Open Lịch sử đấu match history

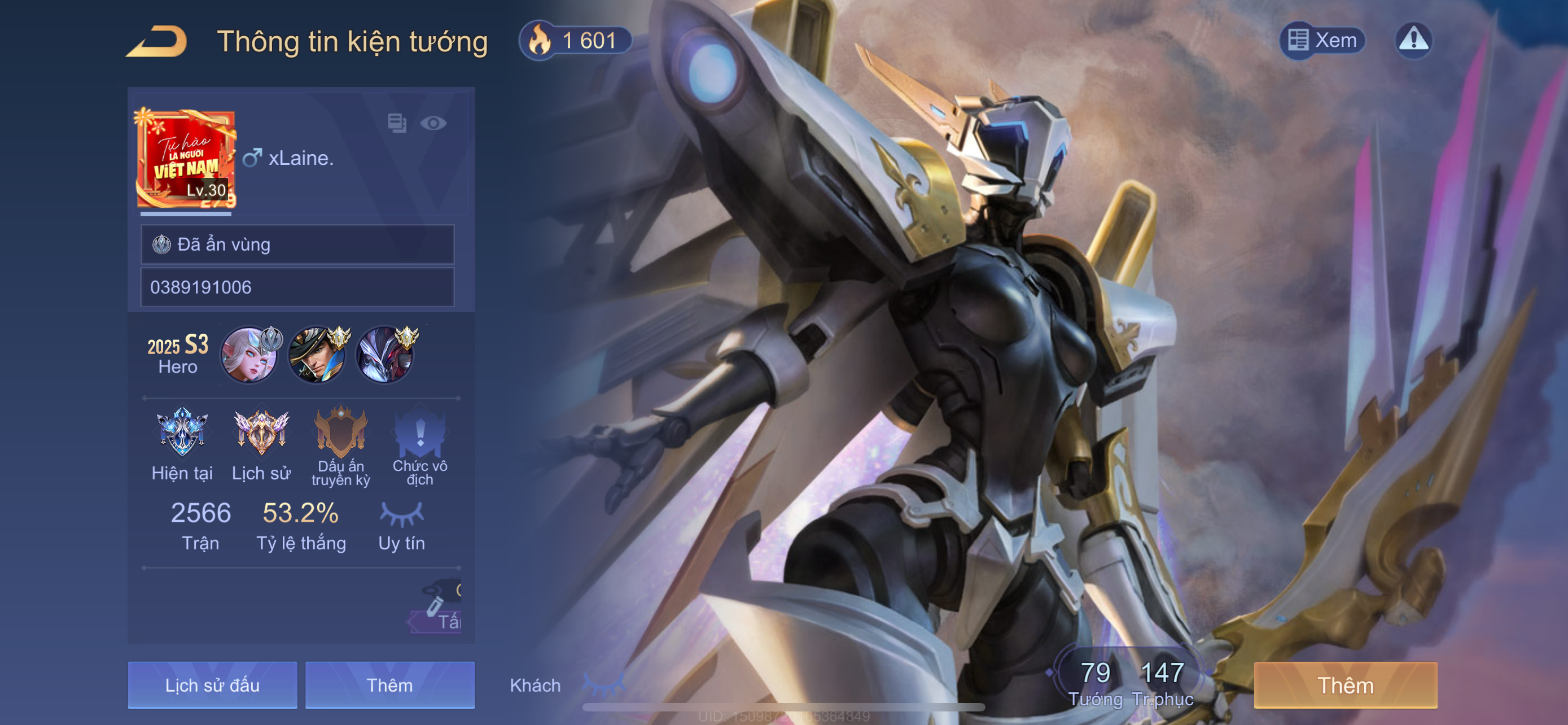click(x=212, y=685)
